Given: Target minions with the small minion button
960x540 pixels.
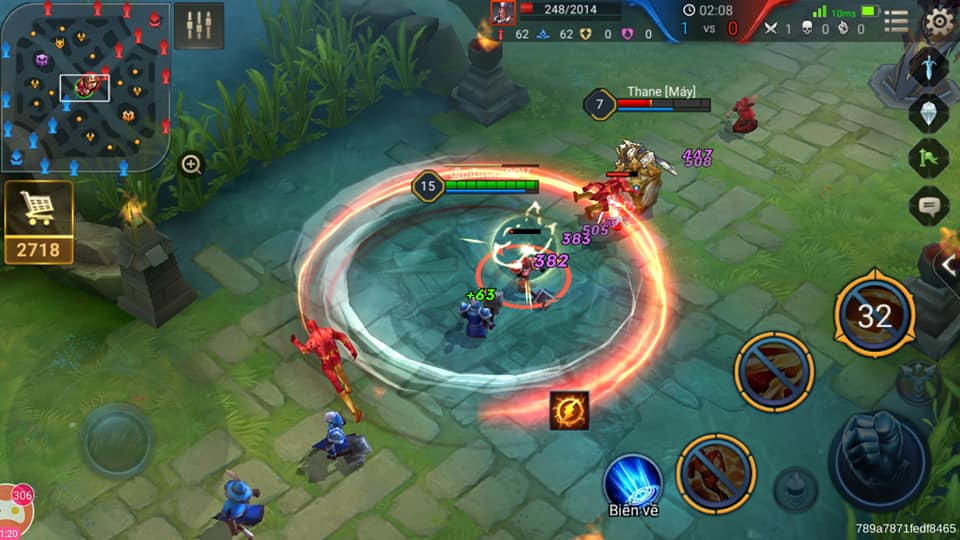Looking at the screenshot, I should click(794, 489).
